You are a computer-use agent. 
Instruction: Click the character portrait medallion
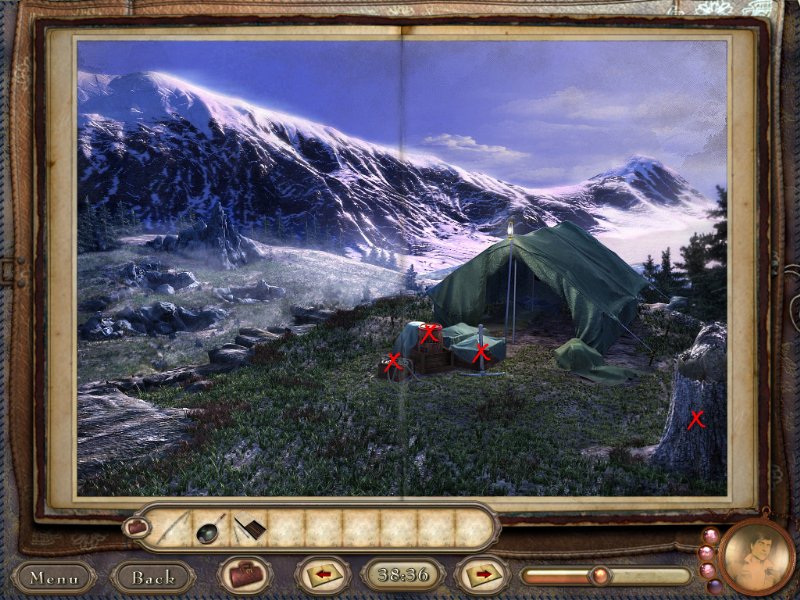coord(755,555)
